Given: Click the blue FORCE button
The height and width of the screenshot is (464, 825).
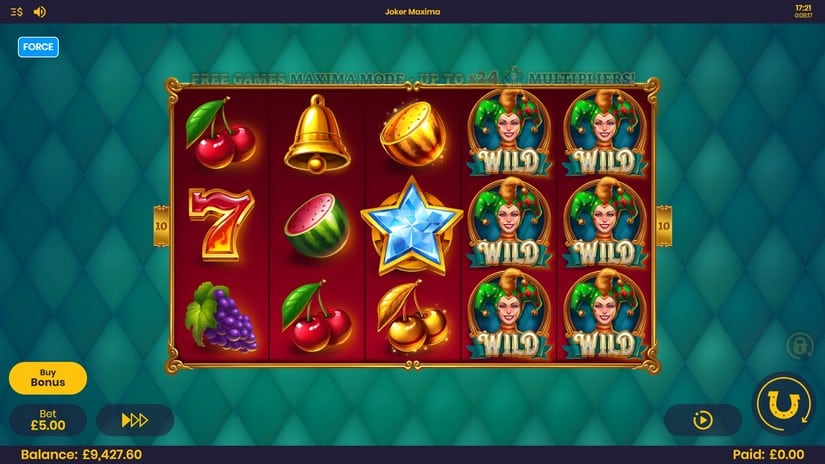Looking at the screenshot, I should click(x=38, y=47).
